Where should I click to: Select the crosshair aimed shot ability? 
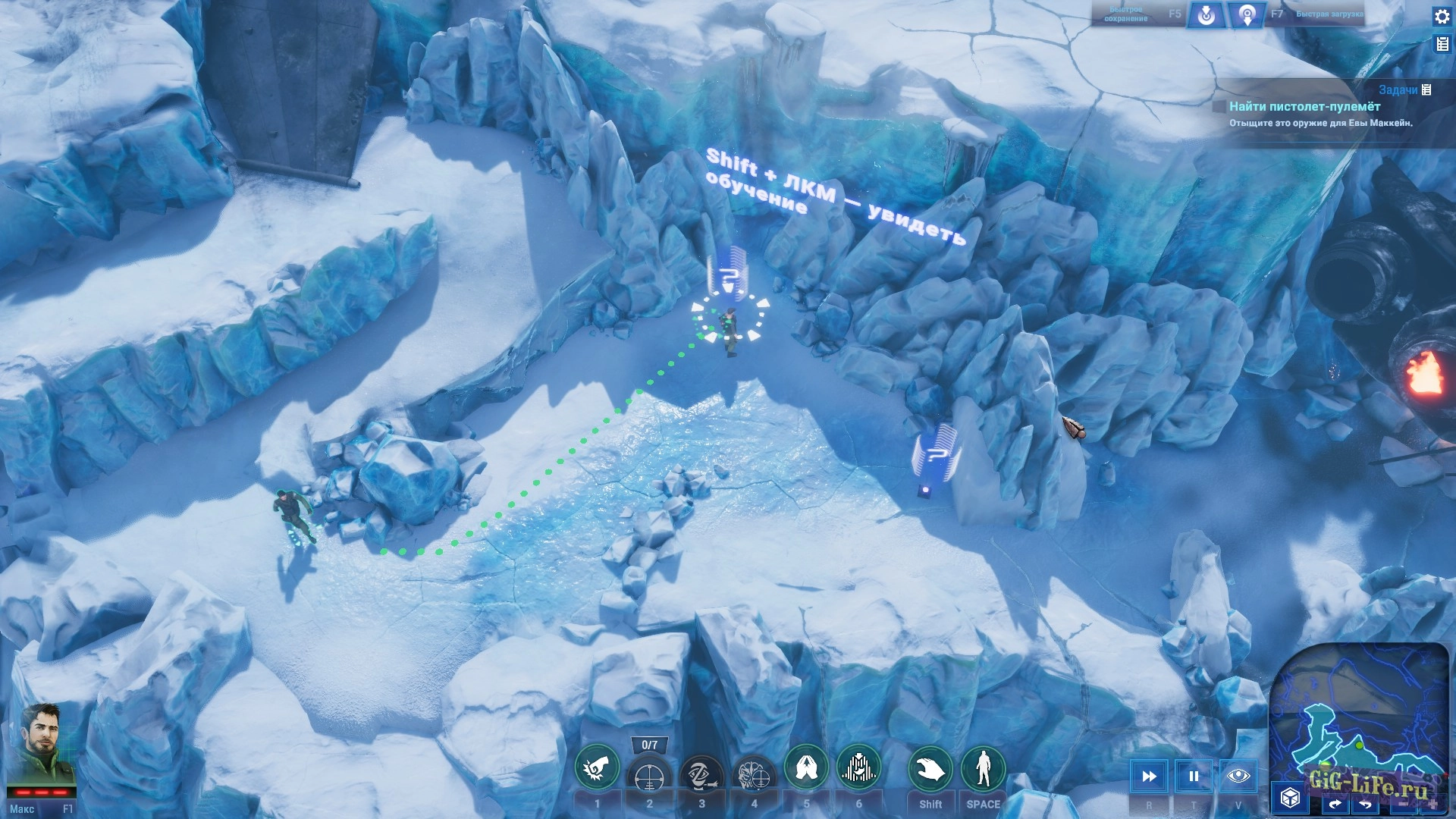click(649, 775)
